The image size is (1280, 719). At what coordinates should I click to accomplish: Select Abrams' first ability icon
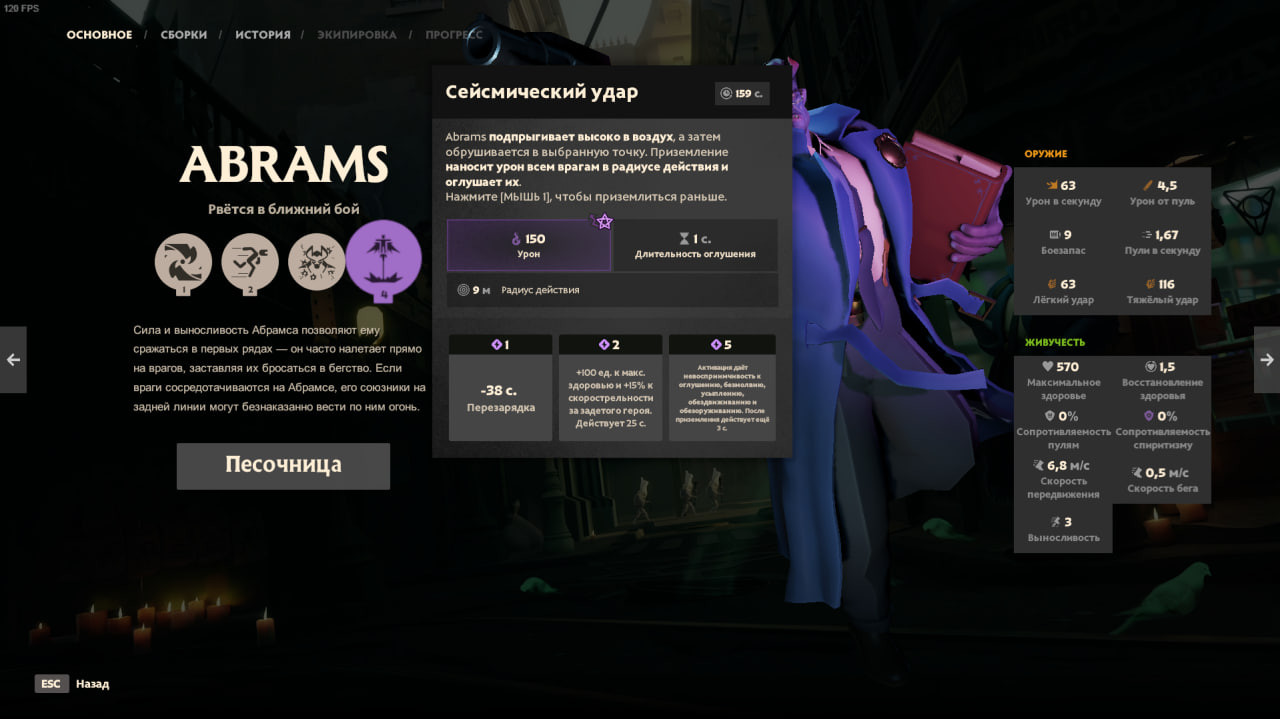pos(183,262)
